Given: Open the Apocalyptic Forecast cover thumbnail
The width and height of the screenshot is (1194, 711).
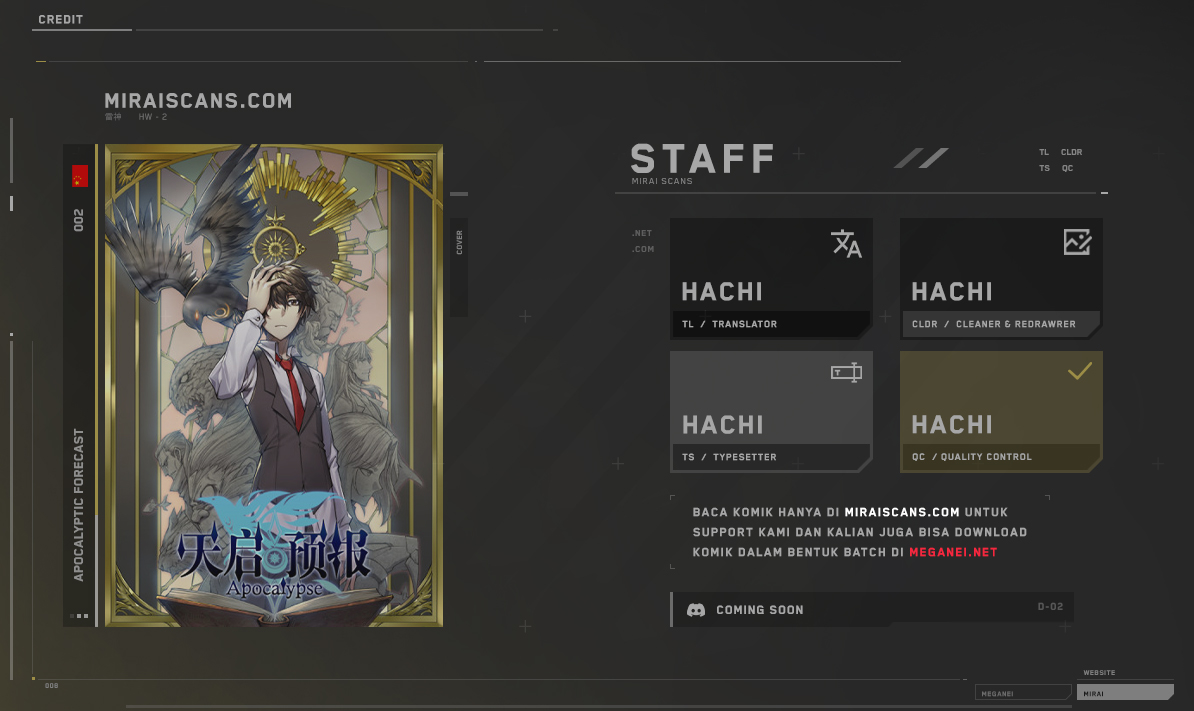Looking at the screenshot, I should pyautogui.click(x=274, y=386).
